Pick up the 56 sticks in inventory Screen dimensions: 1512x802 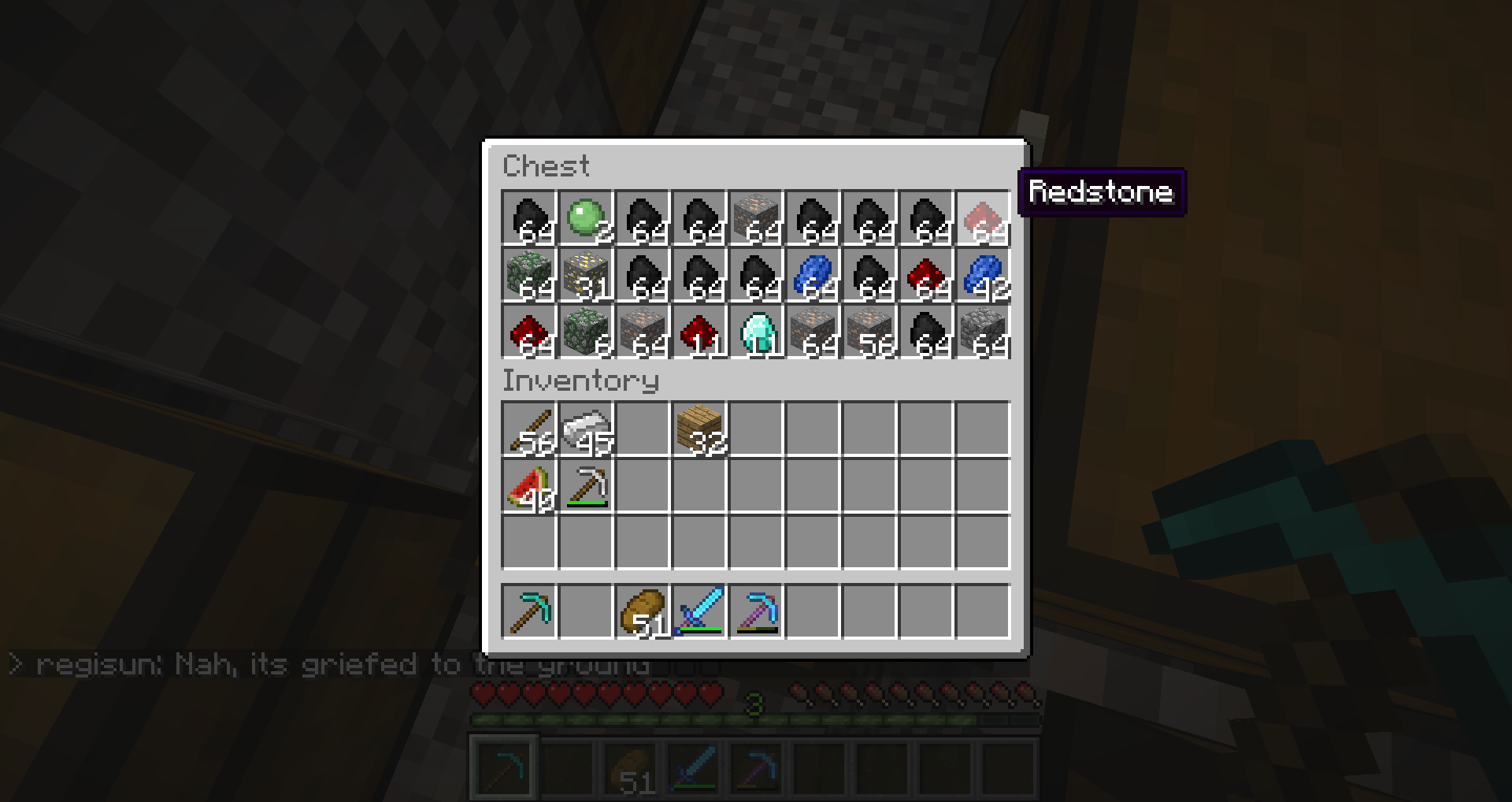point(529,429)
